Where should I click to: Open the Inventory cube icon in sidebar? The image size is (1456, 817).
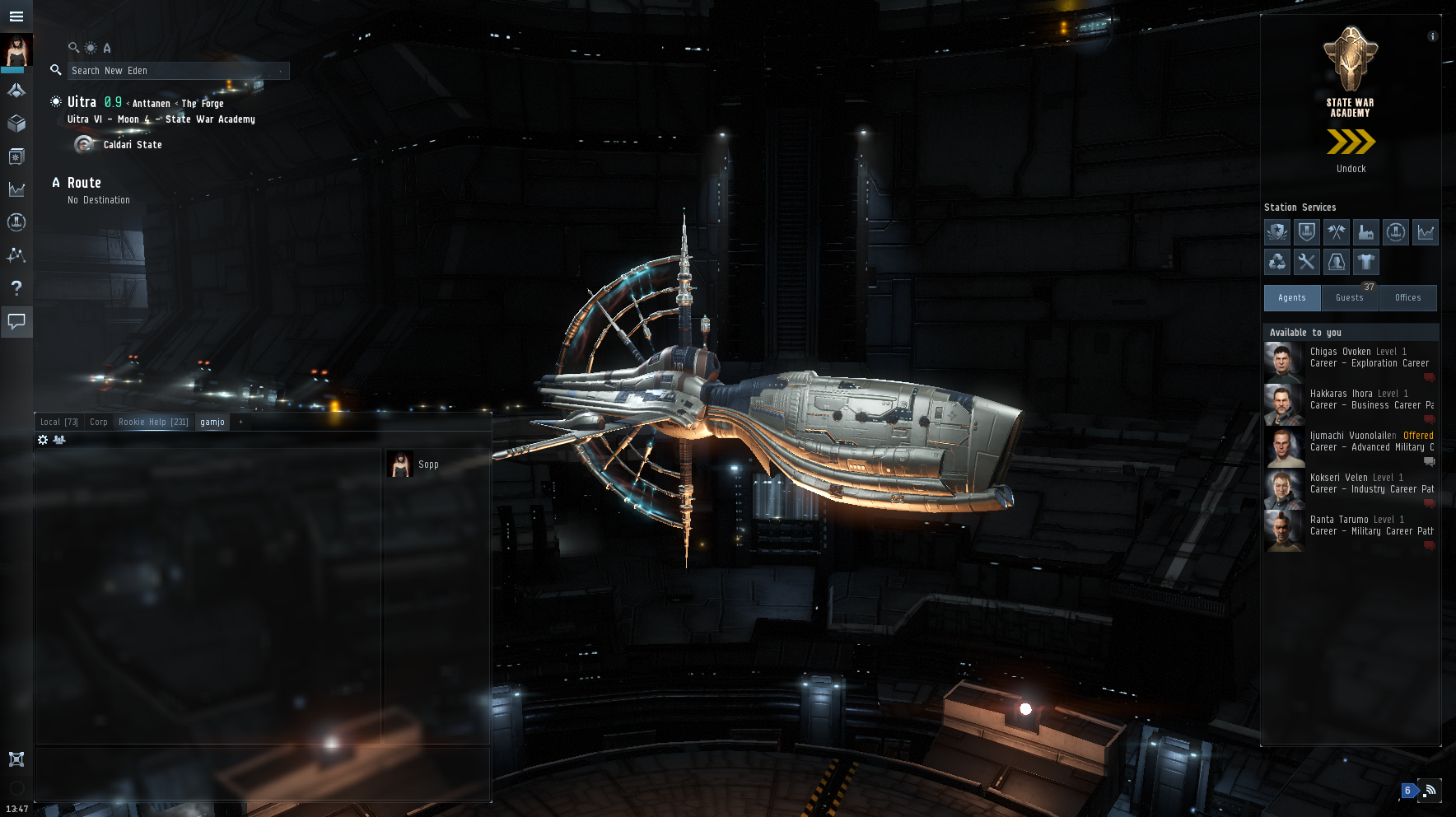coord(16,124)
